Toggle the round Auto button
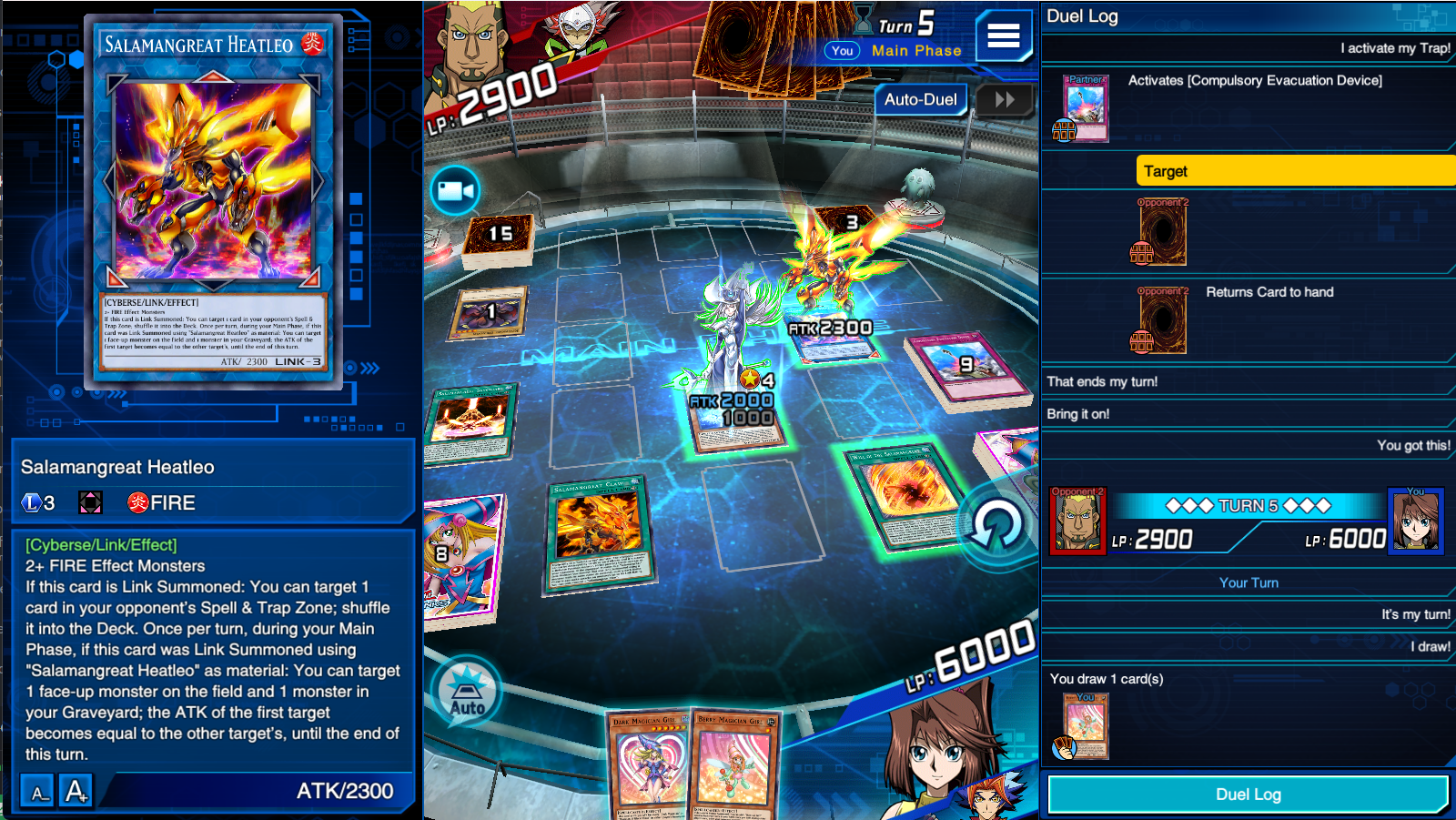Screen dimensions: 1456x820 [467, 692]
